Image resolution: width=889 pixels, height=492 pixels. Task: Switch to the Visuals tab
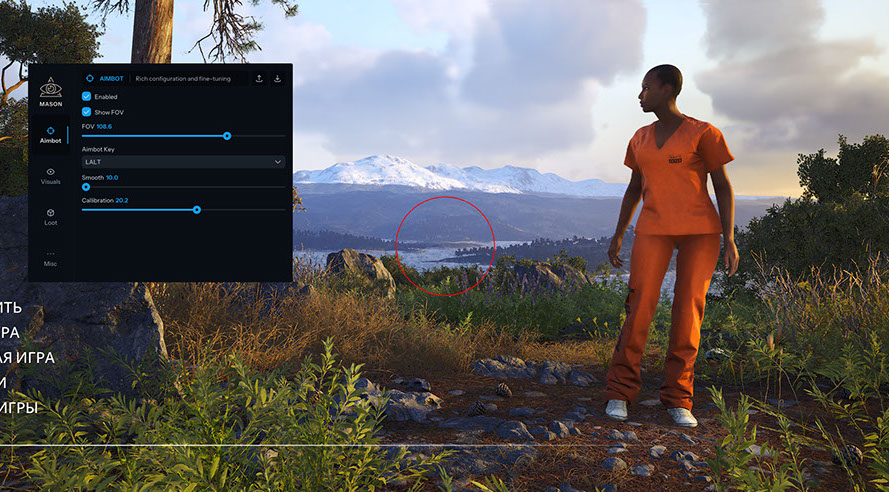pyautogui.click(x=50, y=176)
